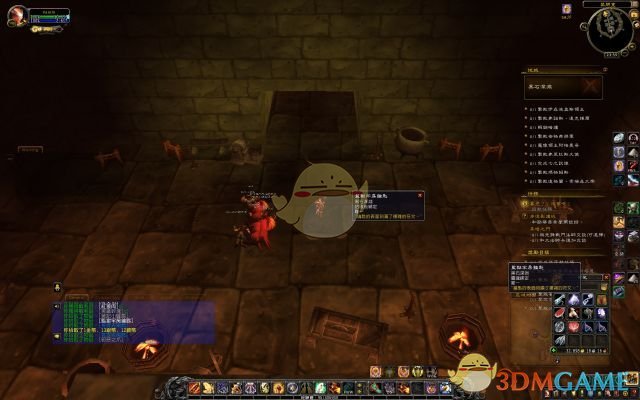The image size is (640, 400).
Task: Click the green plus button under bag
Action: (x=555, y=351)
